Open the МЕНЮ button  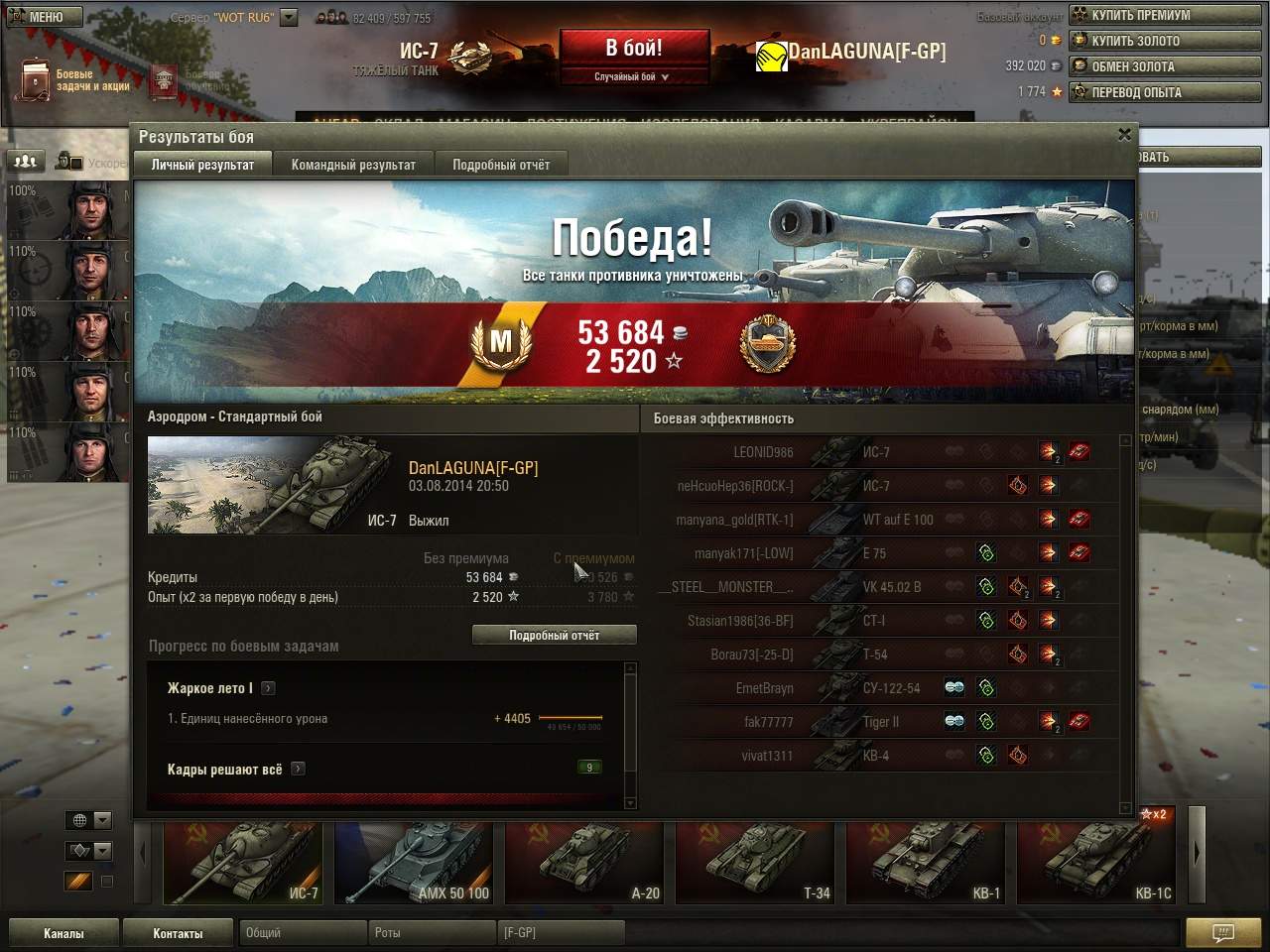44,17
